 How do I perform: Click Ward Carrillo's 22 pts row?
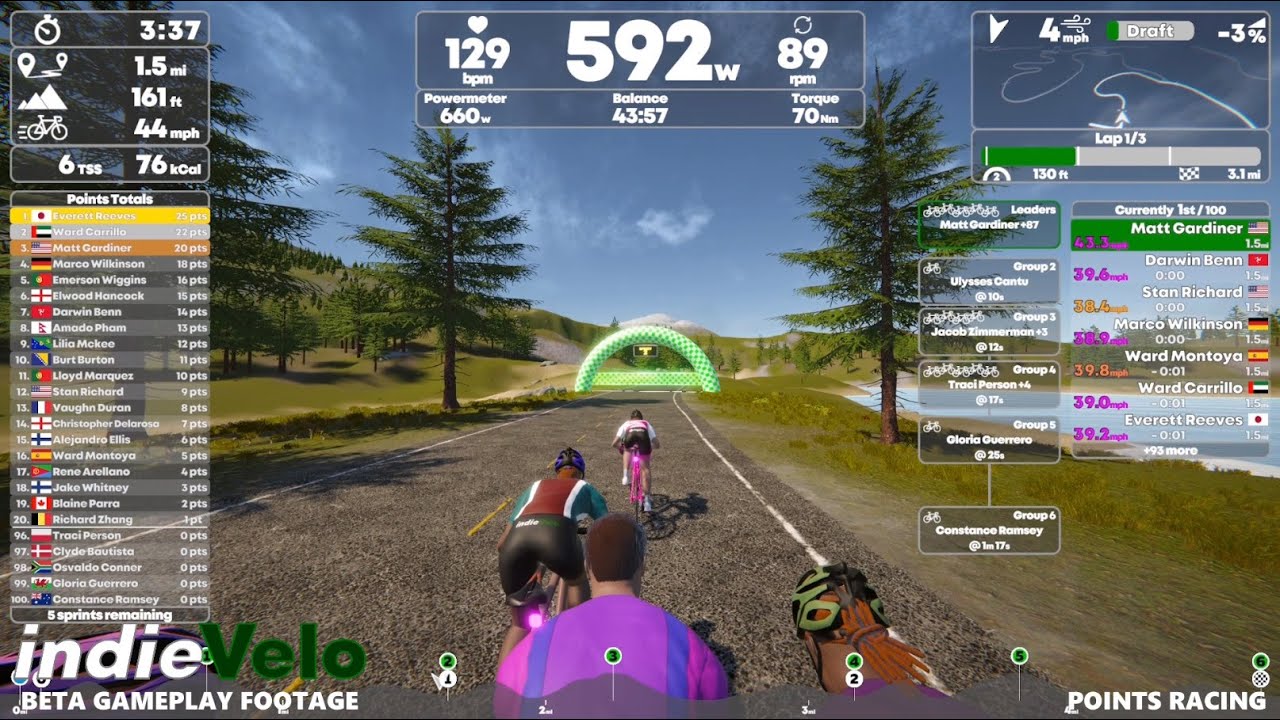[110, 232]
